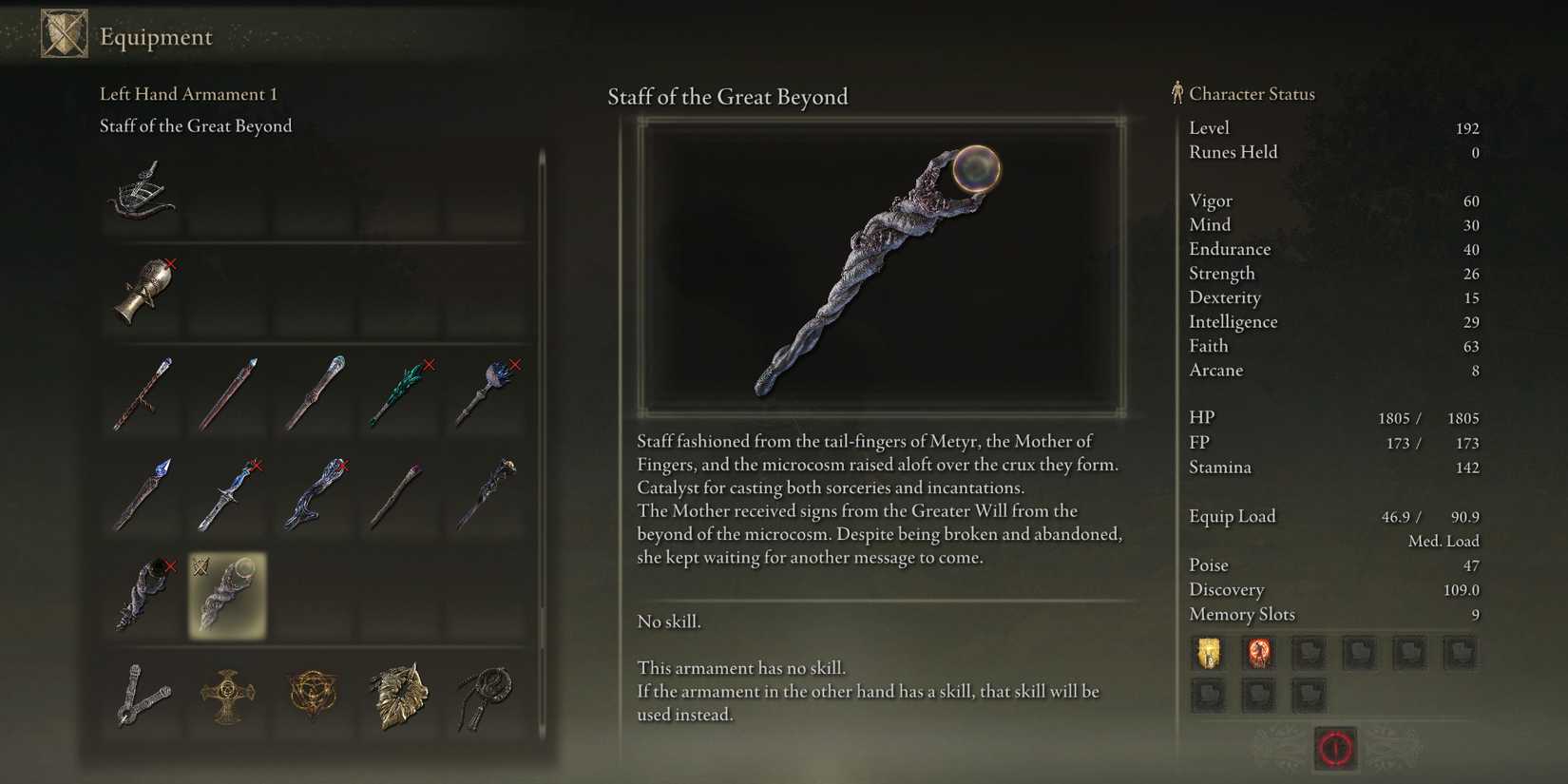The height and width of the screenshot is (784, 1568).
Task: Select the perfume bottle marked with red X
Action: pyautogui.click(x=143, y=292)
